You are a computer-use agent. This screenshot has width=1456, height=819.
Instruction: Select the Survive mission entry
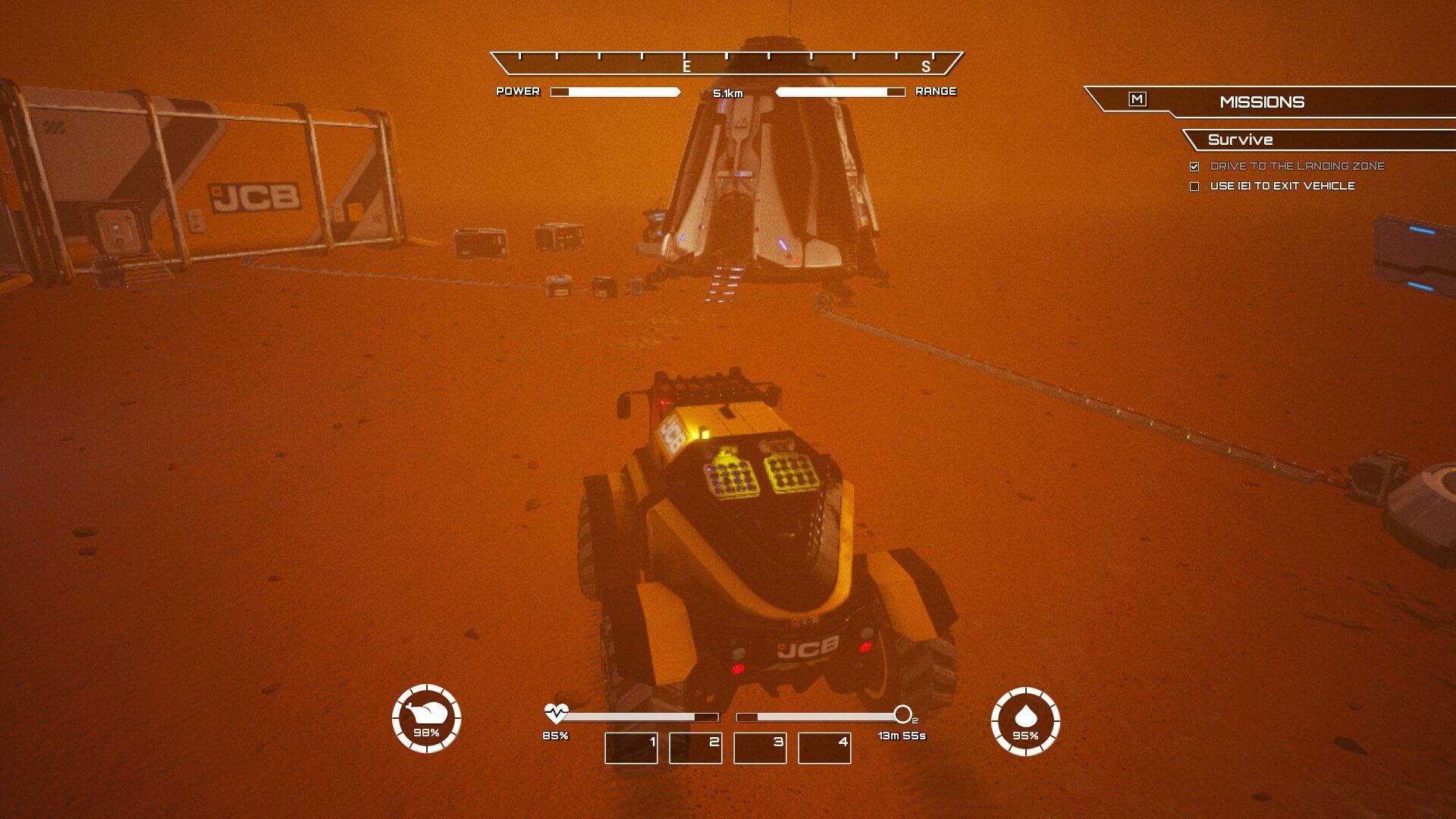(x=1241, y=140)
